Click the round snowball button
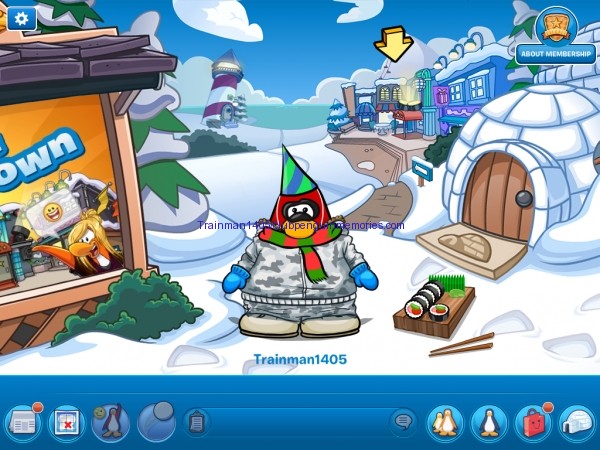Viewport: 600px width, 450px height. (x=156, y=421)
